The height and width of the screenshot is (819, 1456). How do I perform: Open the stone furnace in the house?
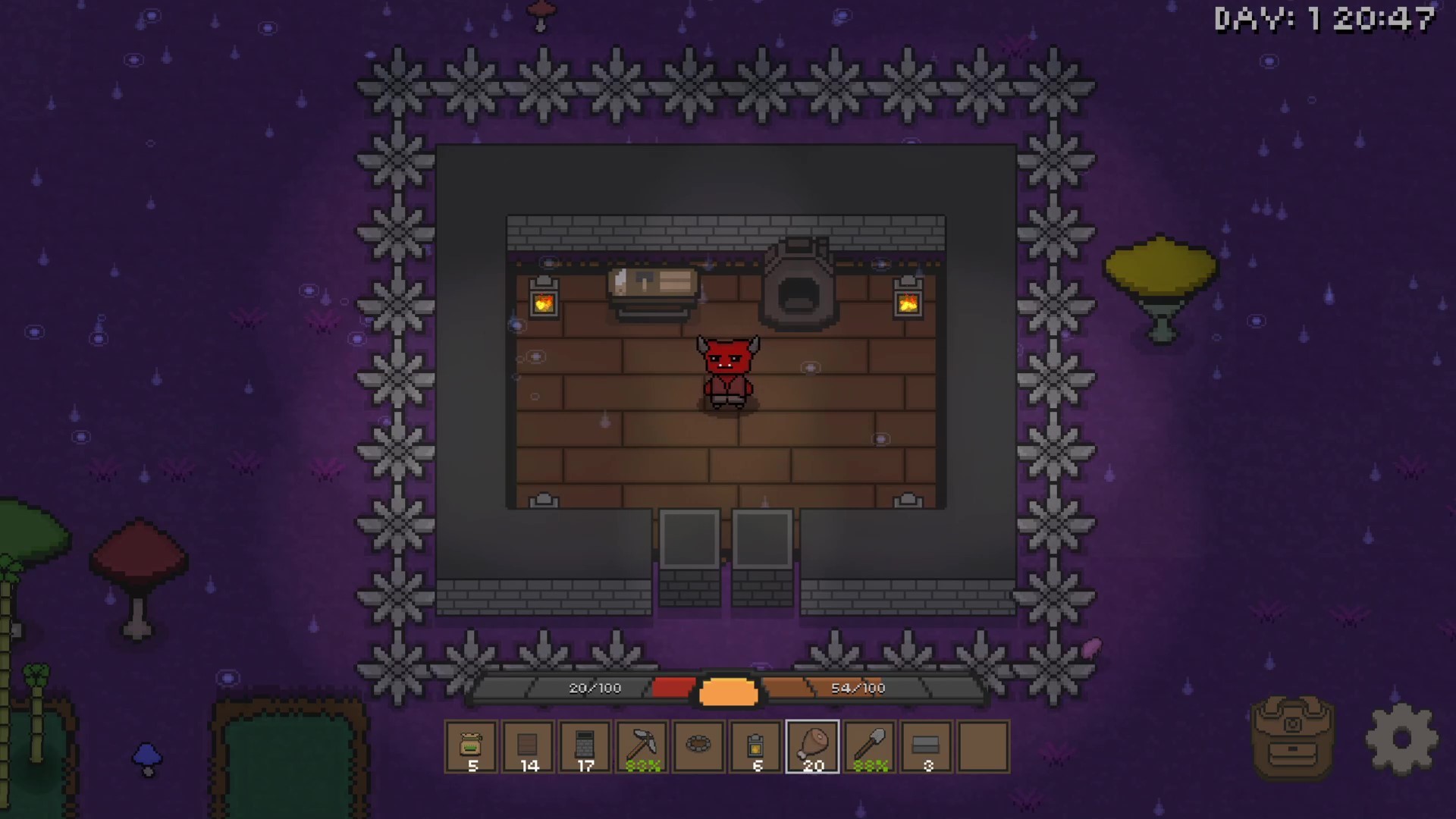point(797,284)
